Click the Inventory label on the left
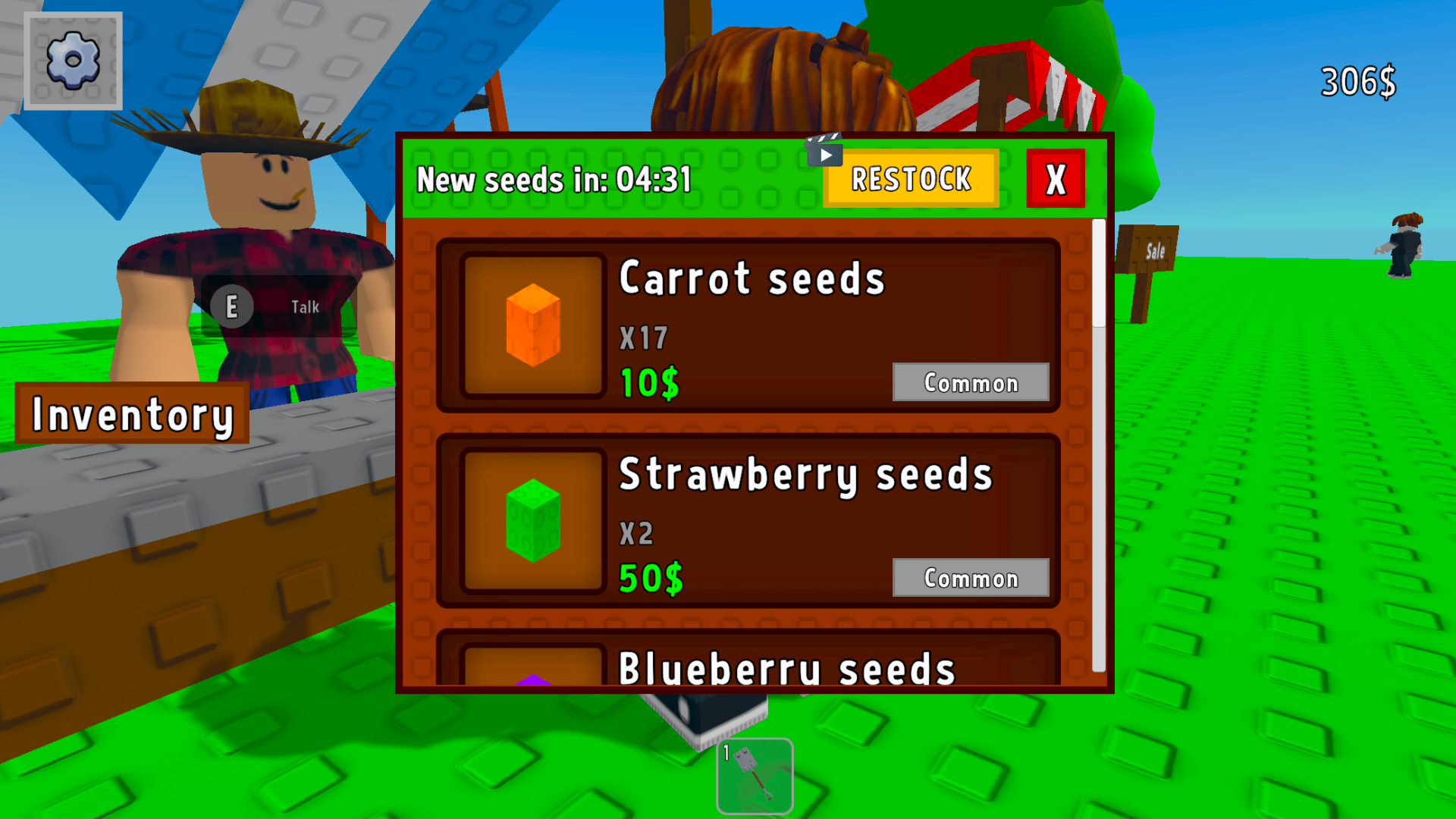The width and height of the screenshot is (1456, 819). (133, 413)
